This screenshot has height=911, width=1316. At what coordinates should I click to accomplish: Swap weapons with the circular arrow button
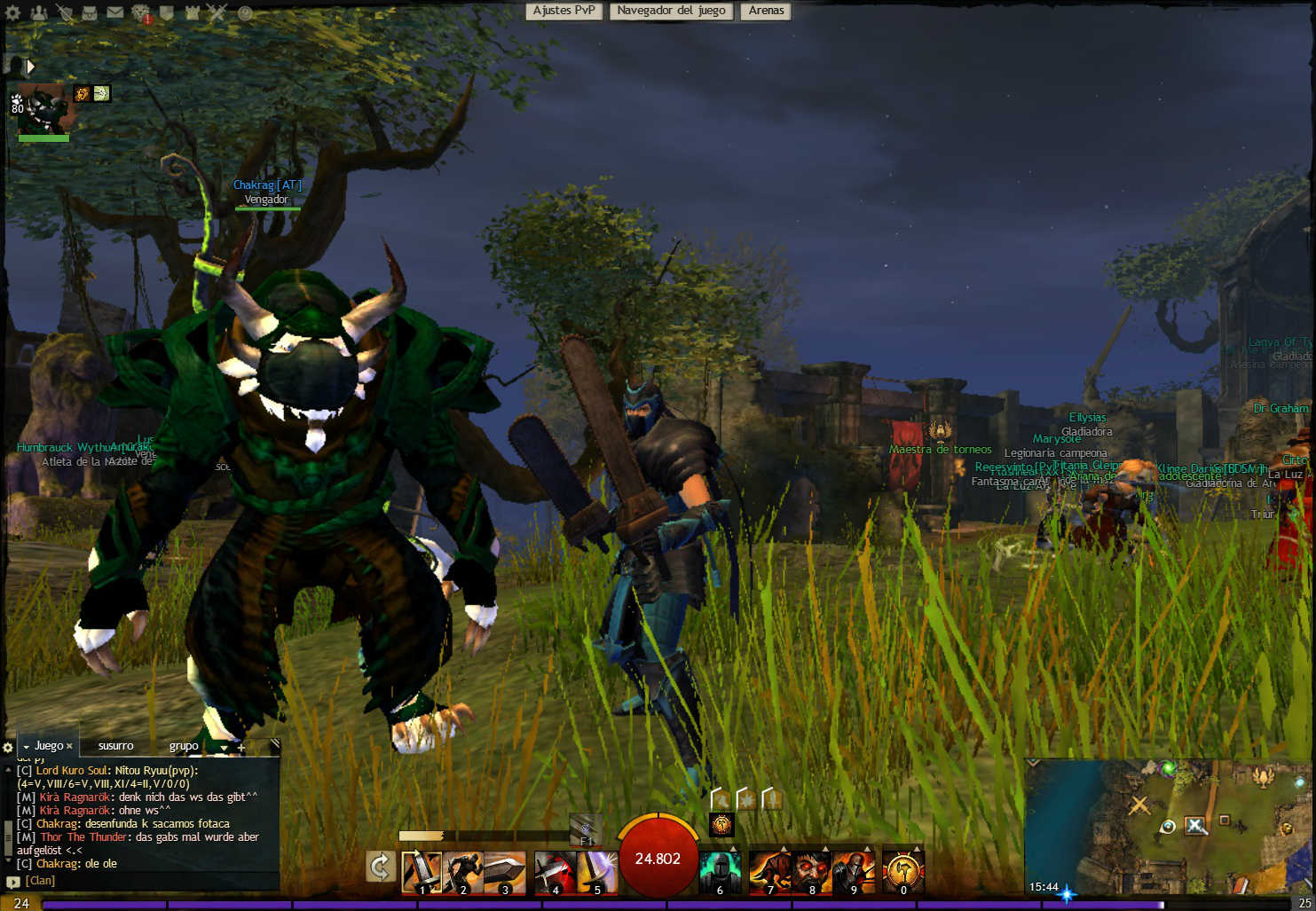pyautogui.click(x=381, y=867)
